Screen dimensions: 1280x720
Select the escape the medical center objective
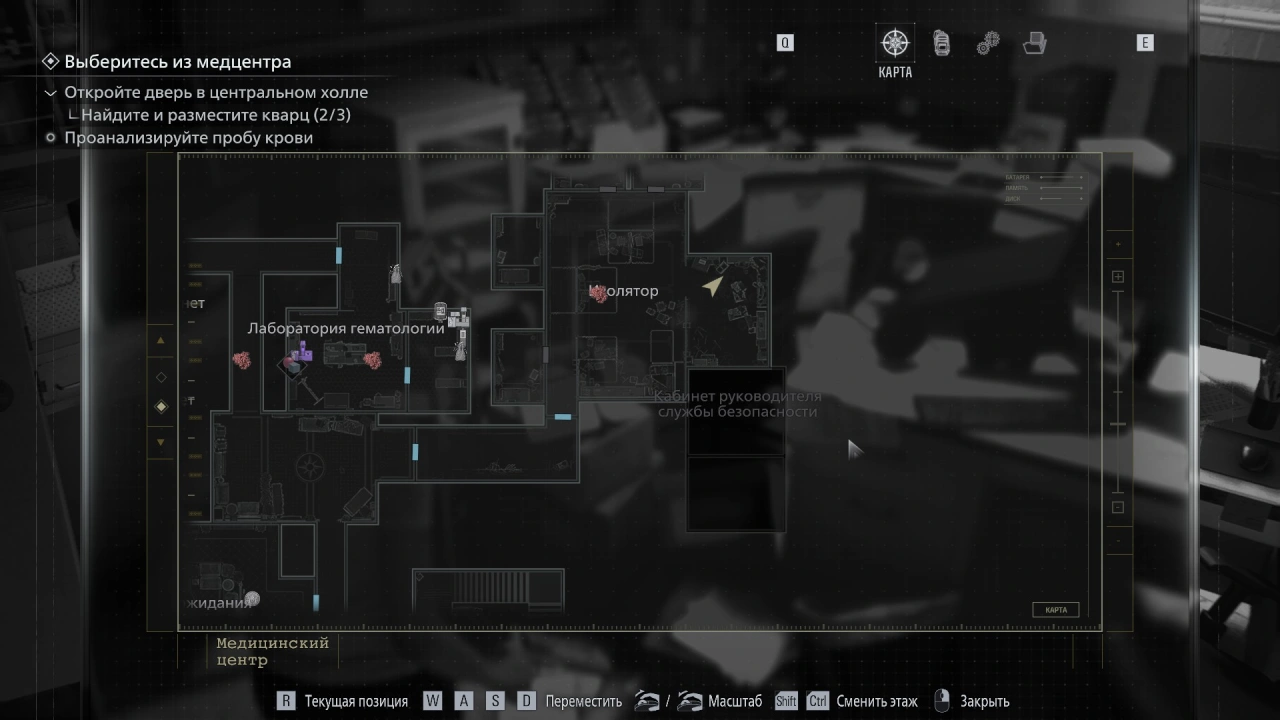pos(178,62)
